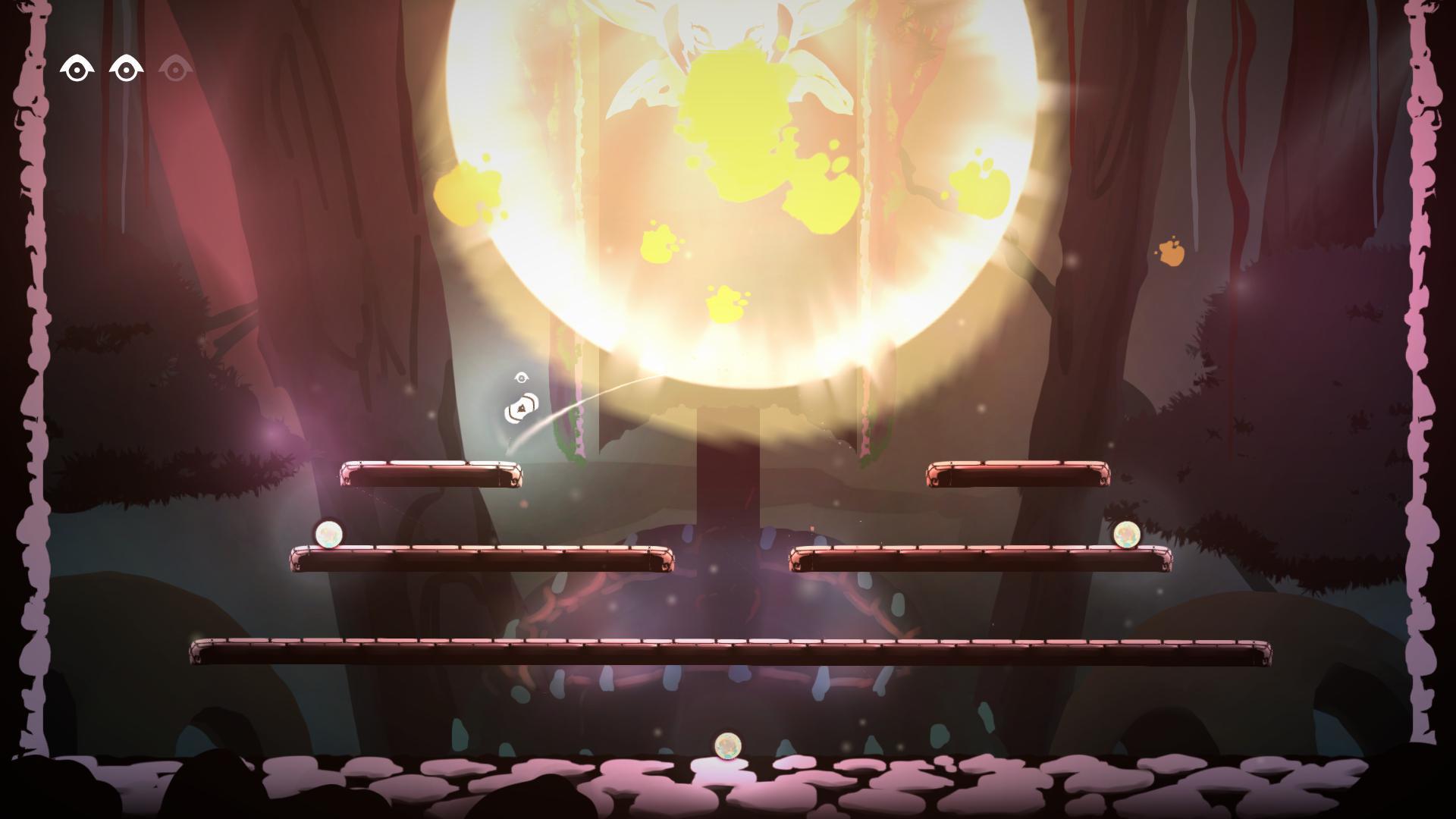Click the glowing orb on the left middle platform
1456x819 pixels.
click(329, 533)
